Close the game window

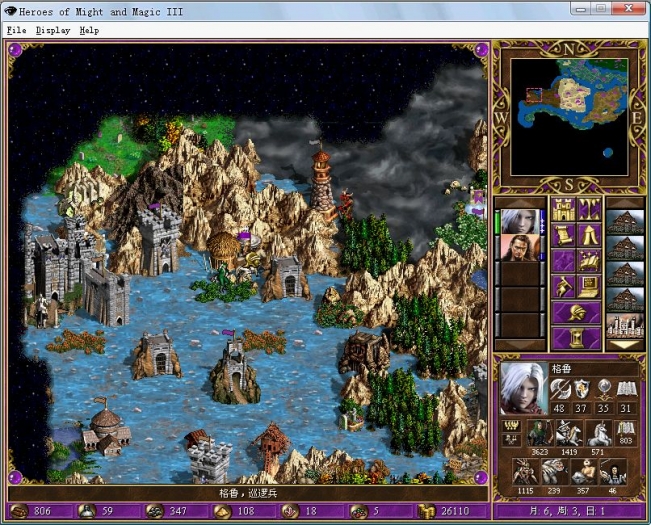[630, 9]
